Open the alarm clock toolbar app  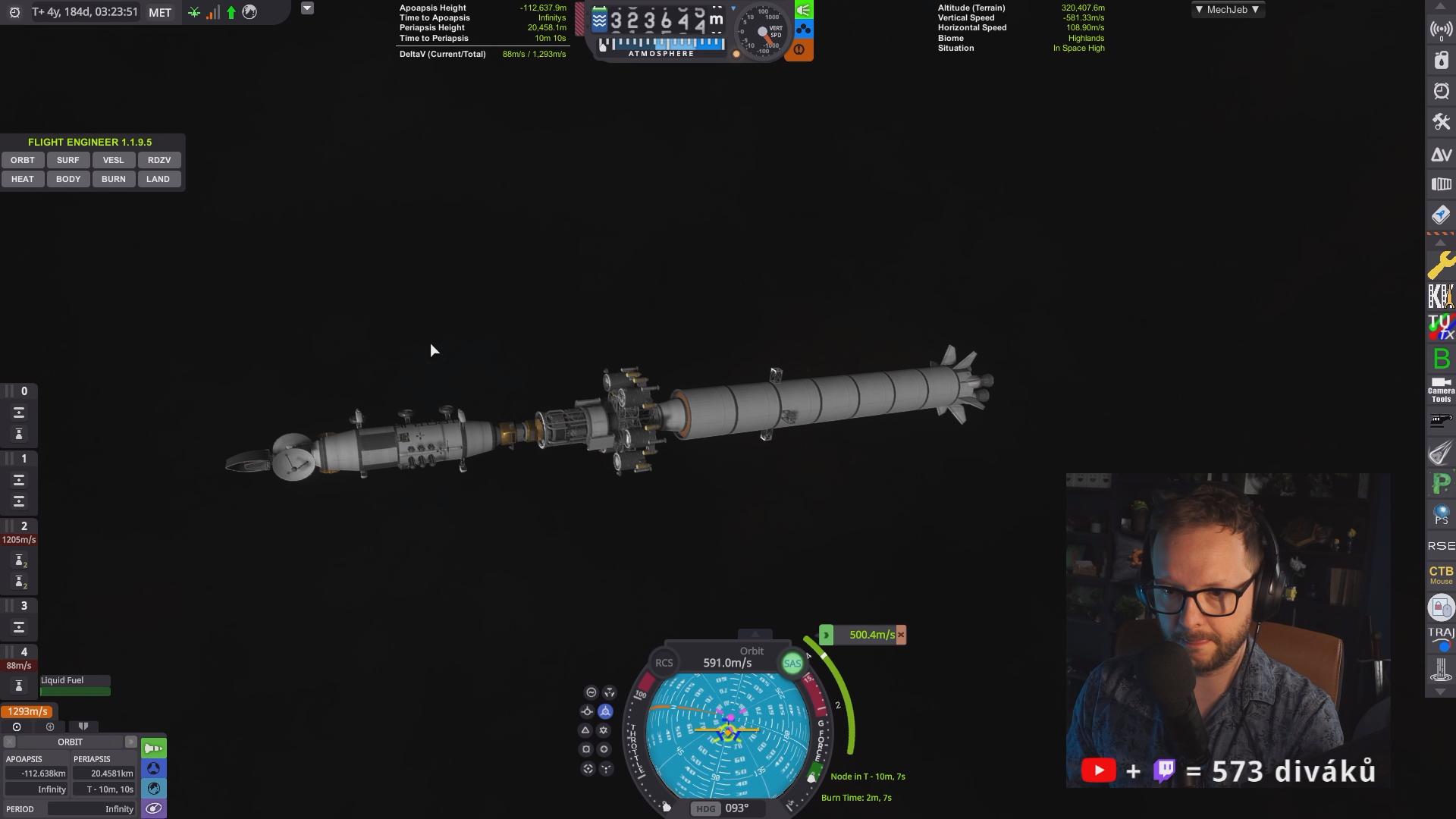pyautogui.click(x=1441, y=92)
